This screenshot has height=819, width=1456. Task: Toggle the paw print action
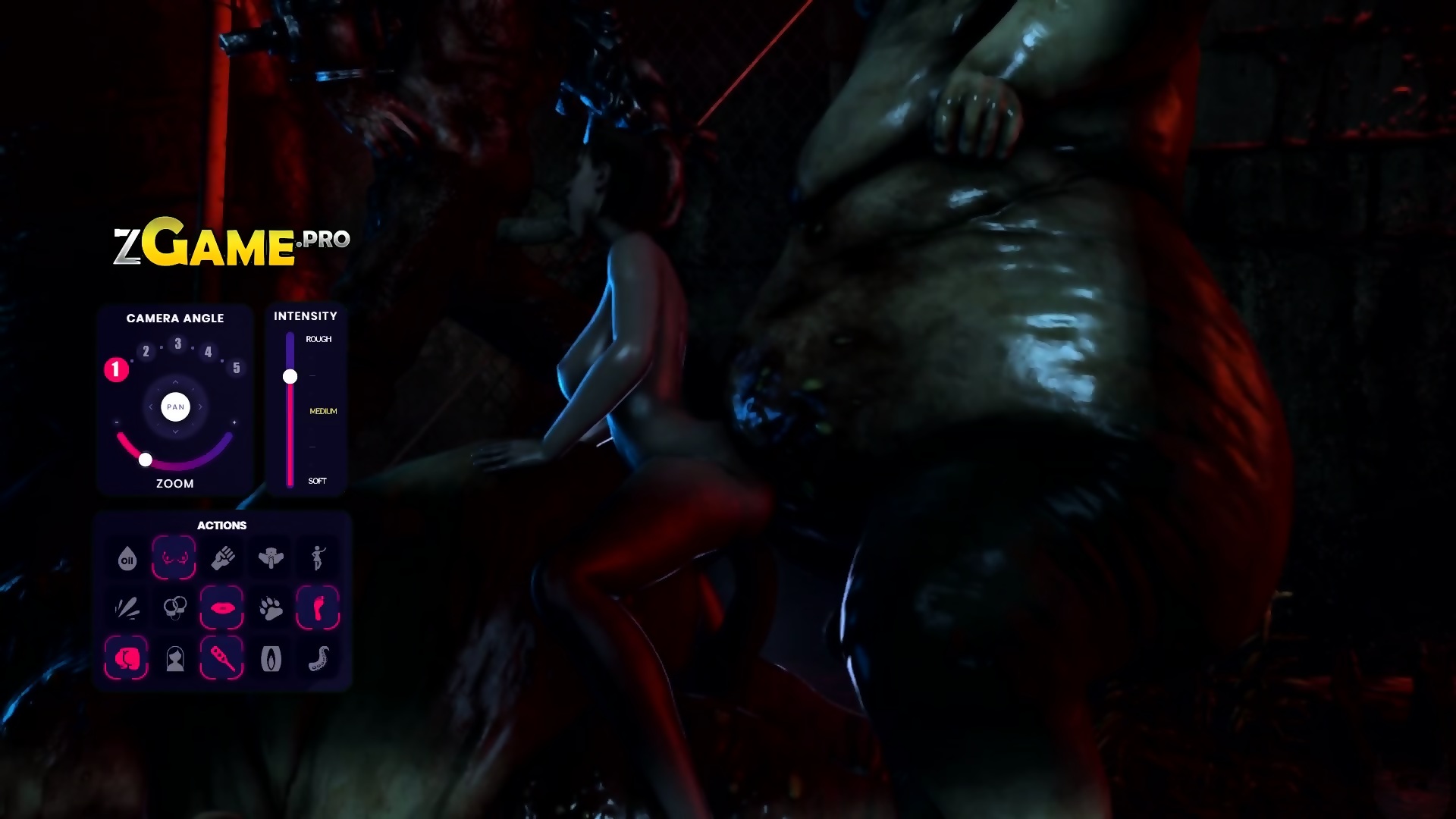270,608
